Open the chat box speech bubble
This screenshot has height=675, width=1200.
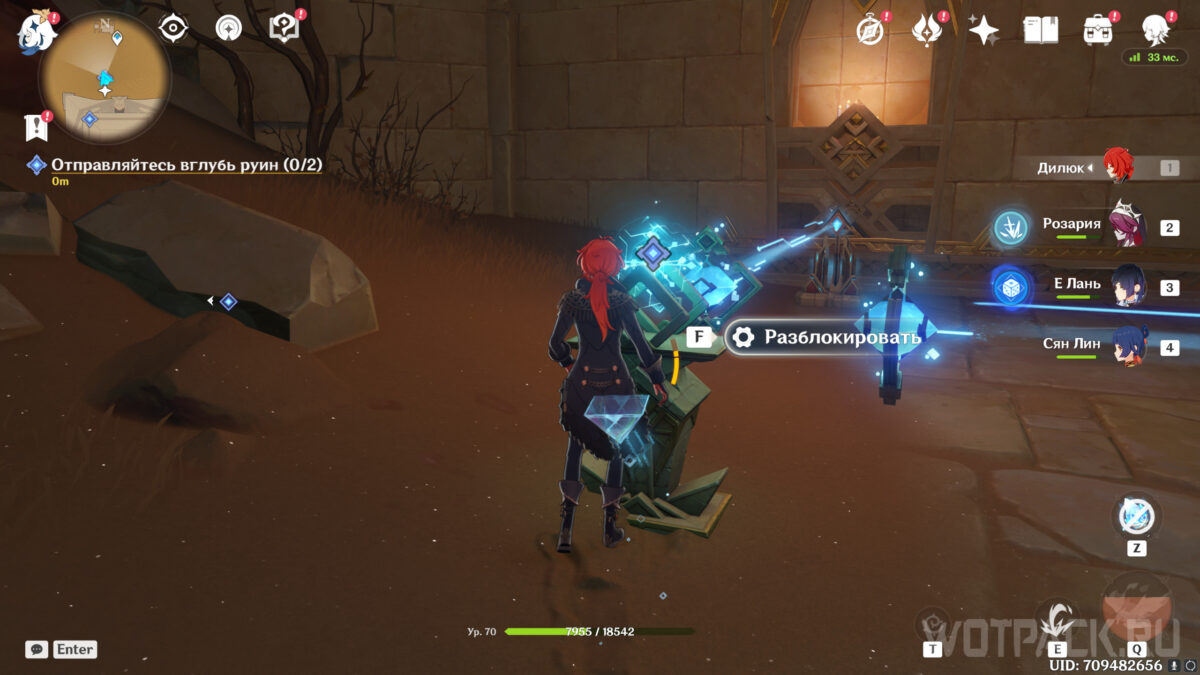(x=37, y=649)
